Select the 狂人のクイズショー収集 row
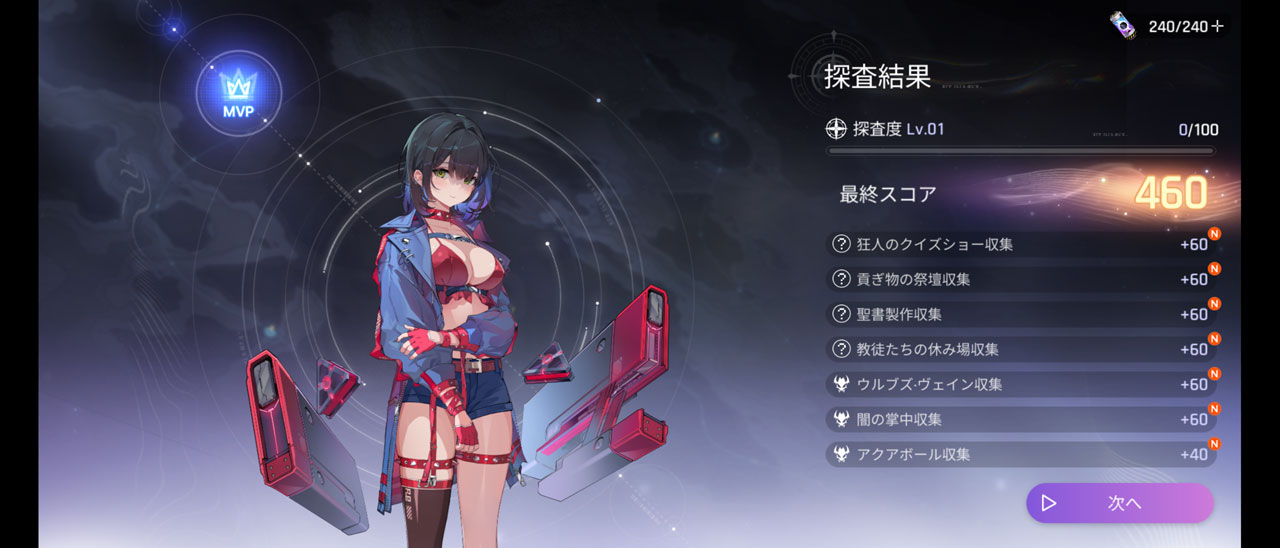Screen dimensions: 1280x548 click(1020, 244)
